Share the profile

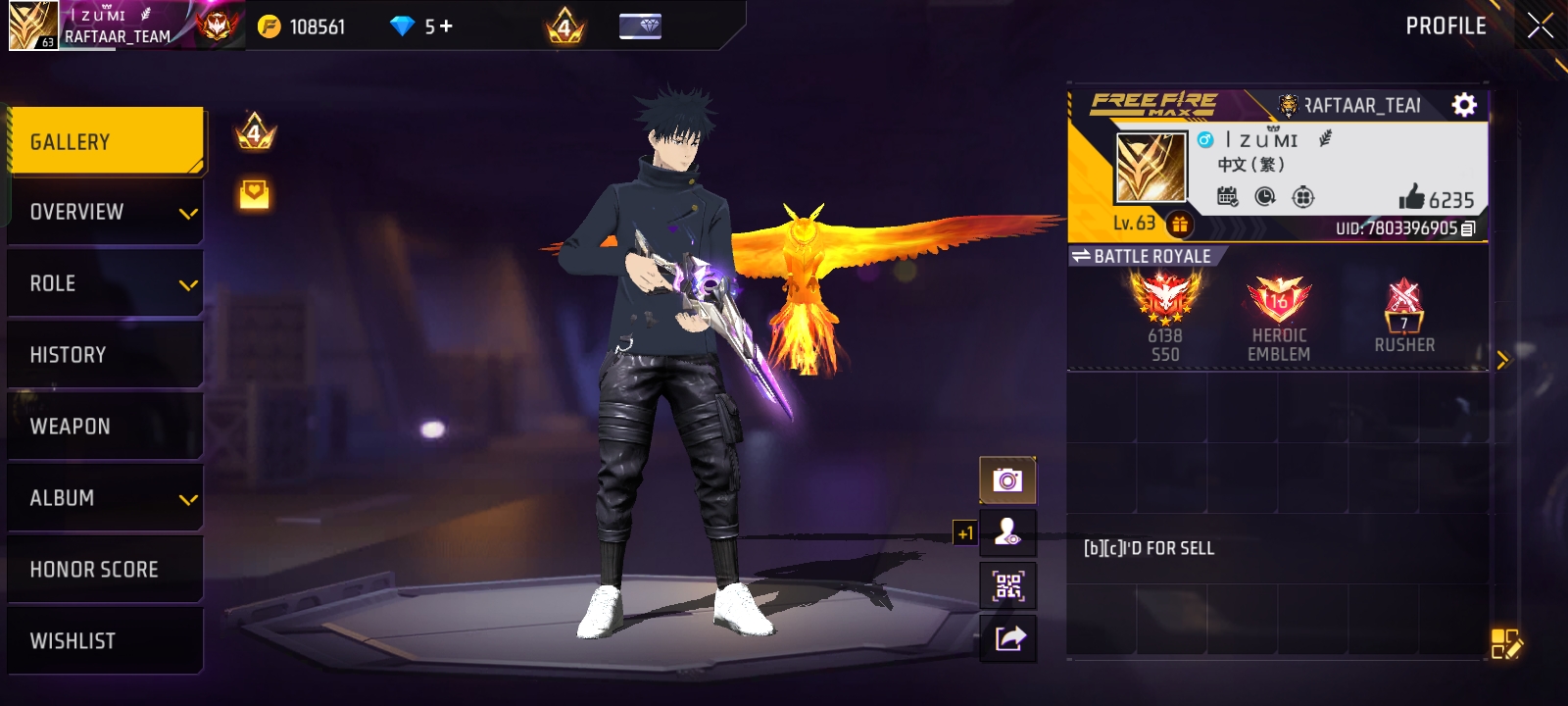1009,639
